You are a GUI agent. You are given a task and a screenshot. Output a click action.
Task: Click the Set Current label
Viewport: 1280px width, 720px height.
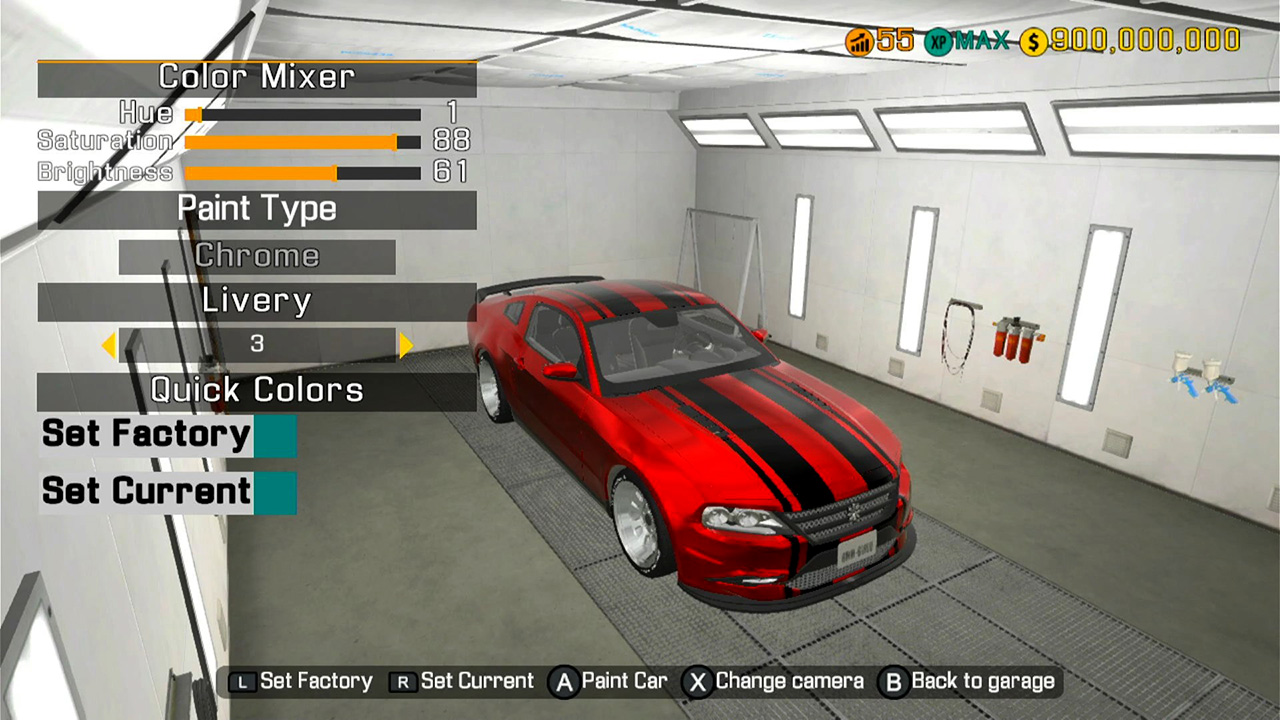(x=144, y=491)
